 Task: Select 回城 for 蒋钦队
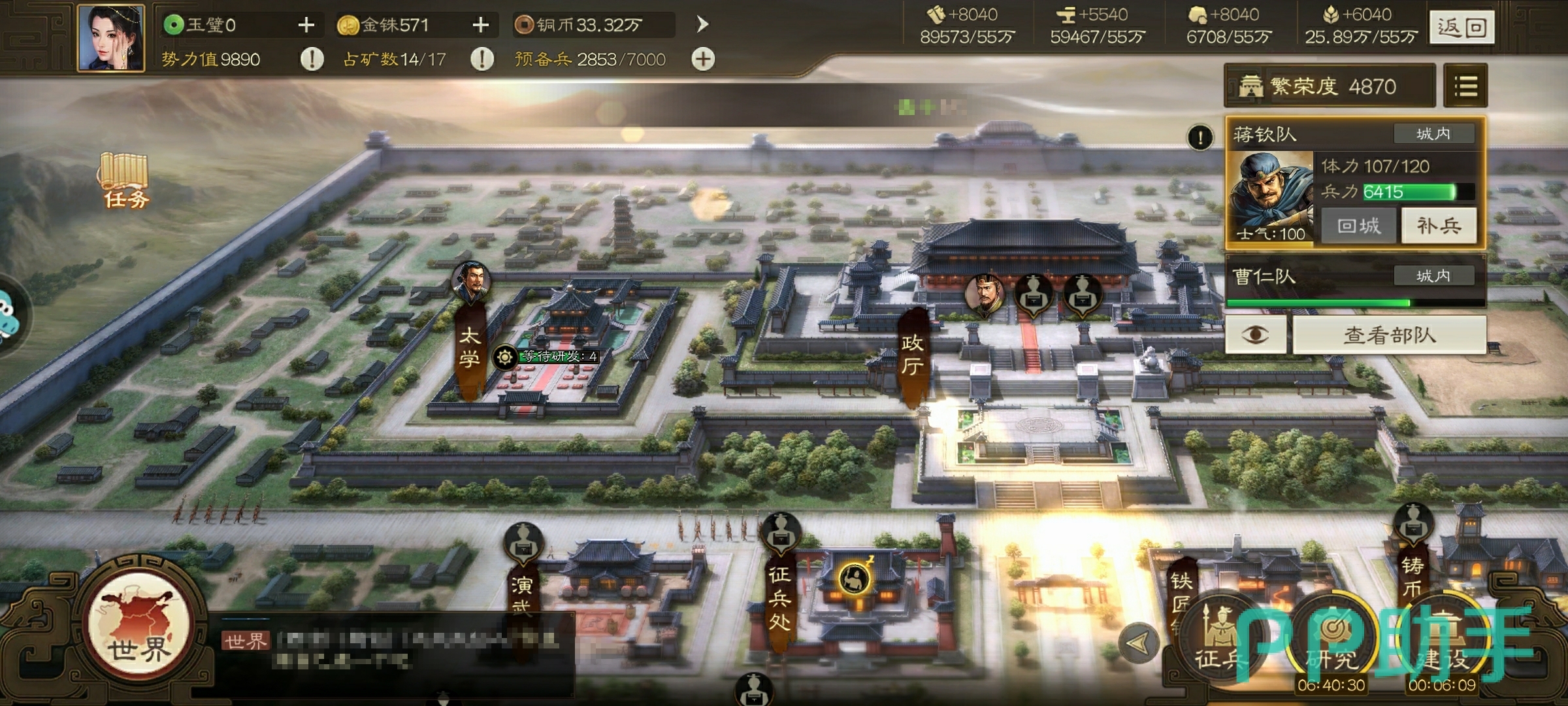click(1358, 226)
